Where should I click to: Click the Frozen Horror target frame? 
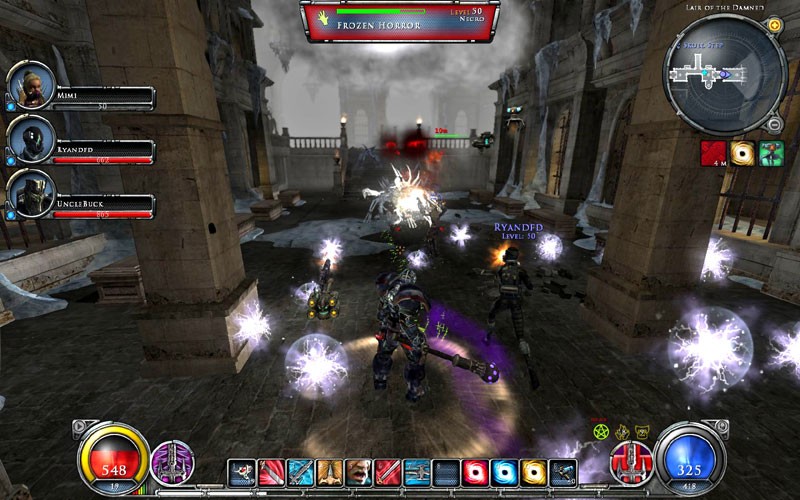pyautogui.click(x=400, y=21)
